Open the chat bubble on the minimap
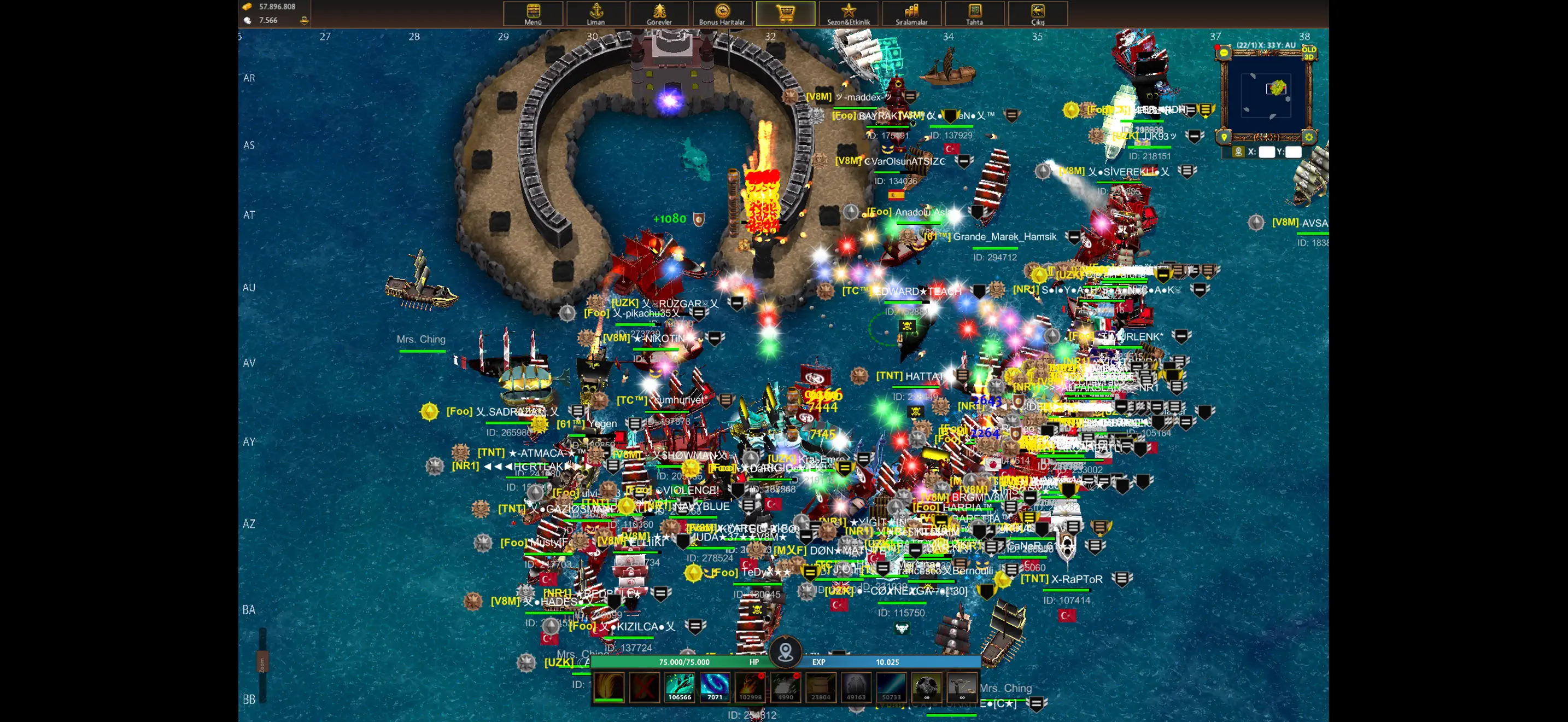 (1225, 53)
